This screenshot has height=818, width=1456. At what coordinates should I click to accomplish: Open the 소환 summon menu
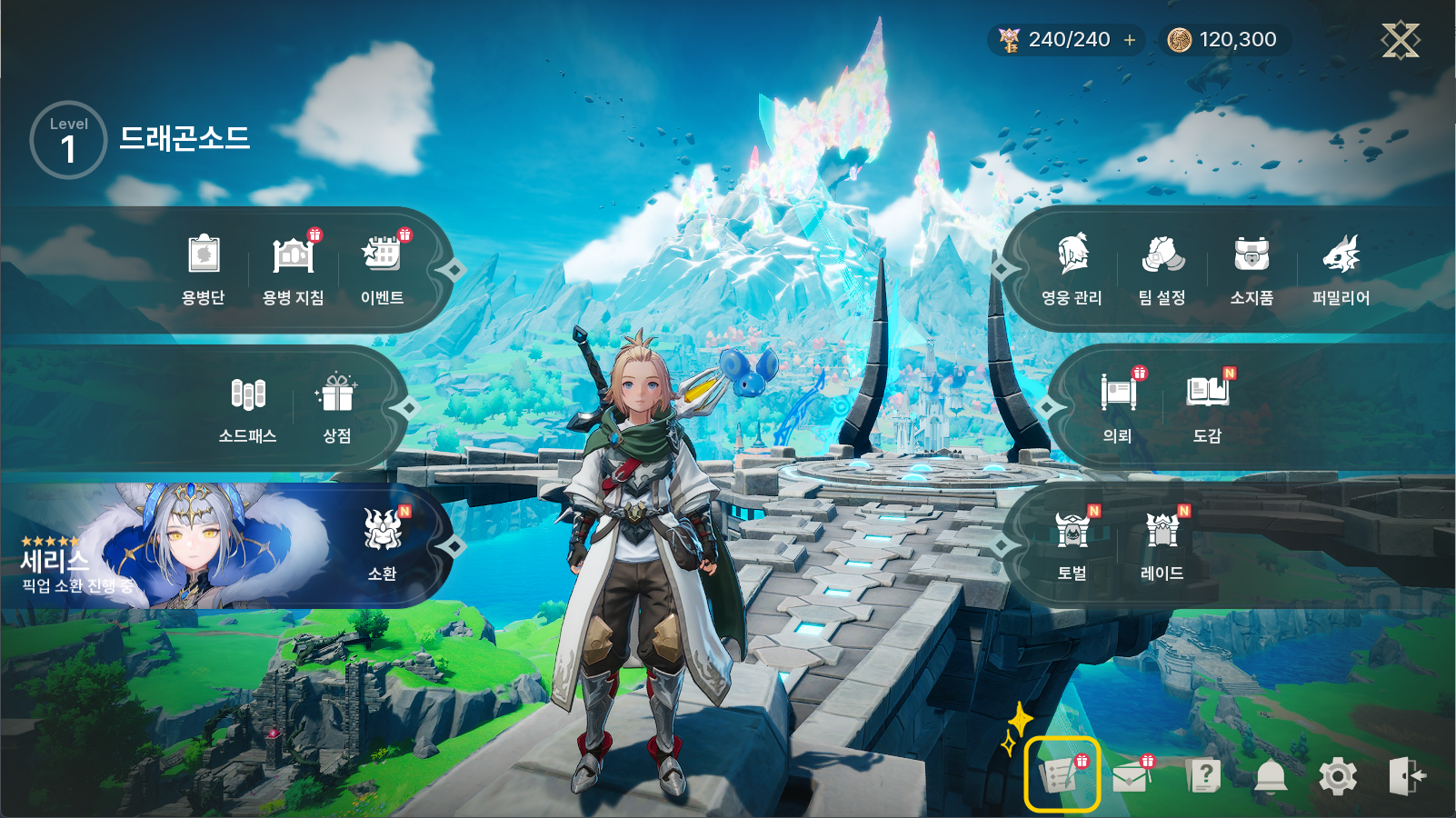click(383, 545)
